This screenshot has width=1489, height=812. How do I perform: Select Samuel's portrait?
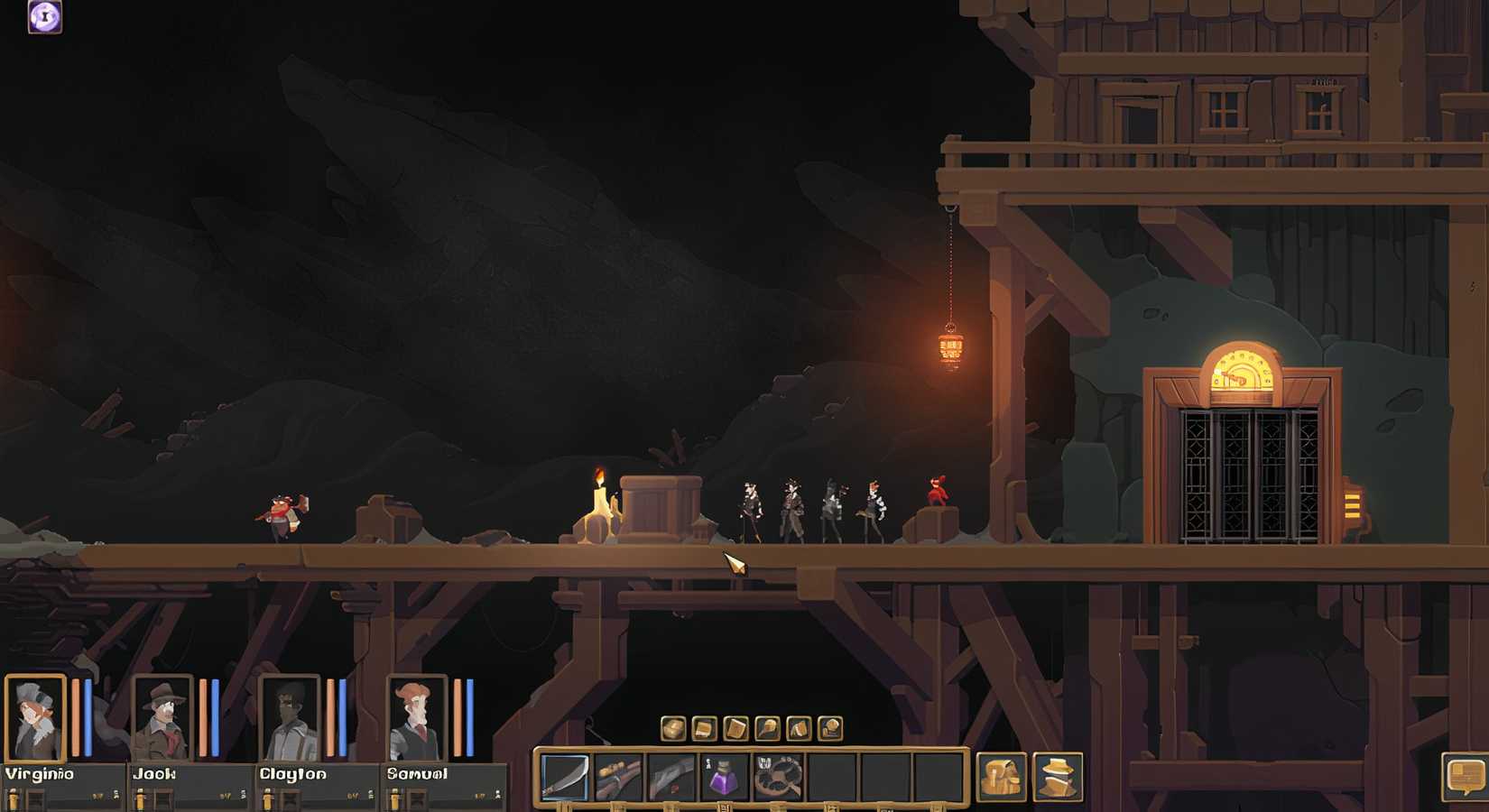[x=417, y=718]
